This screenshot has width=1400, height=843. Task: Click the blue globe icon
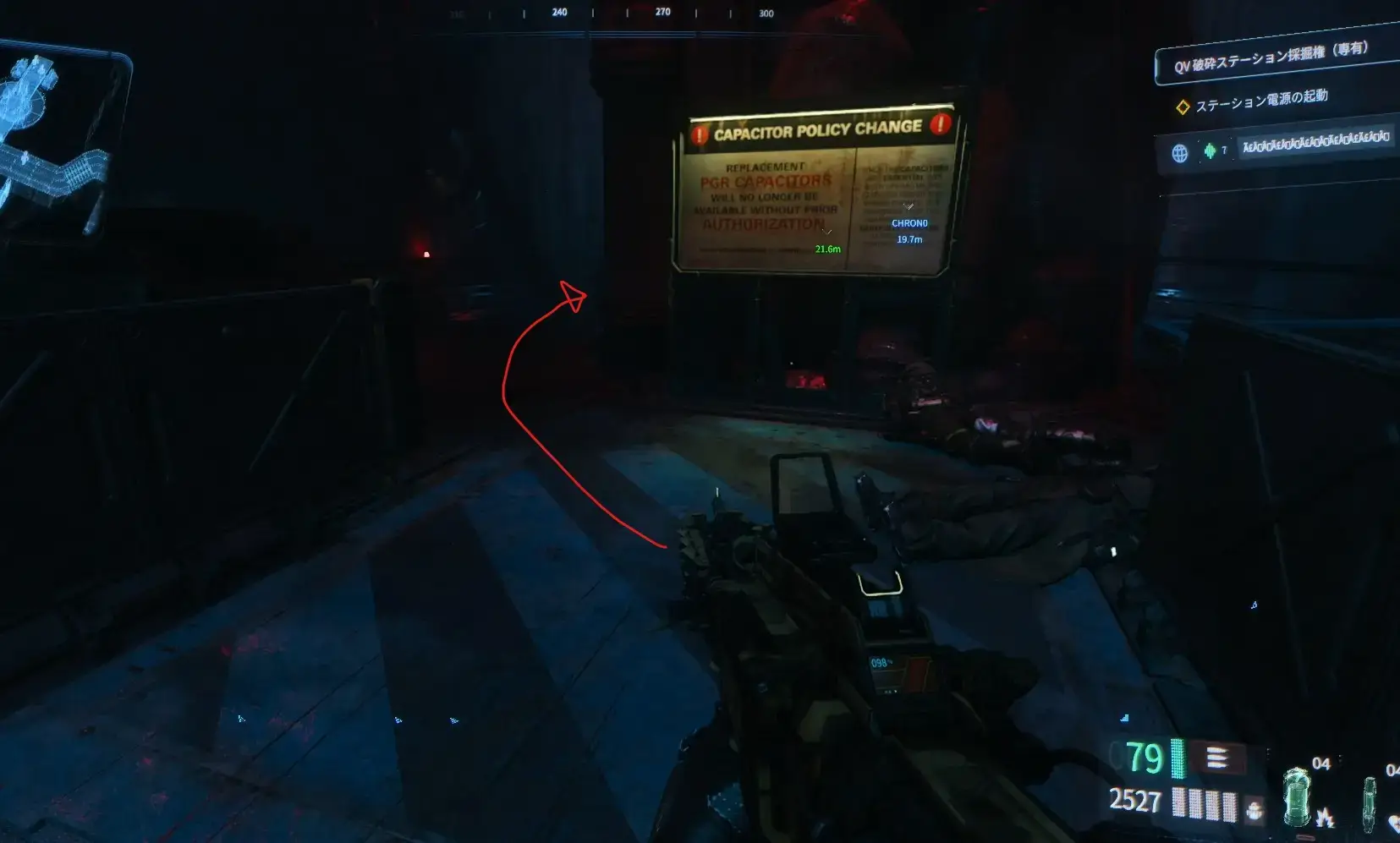1179,153
